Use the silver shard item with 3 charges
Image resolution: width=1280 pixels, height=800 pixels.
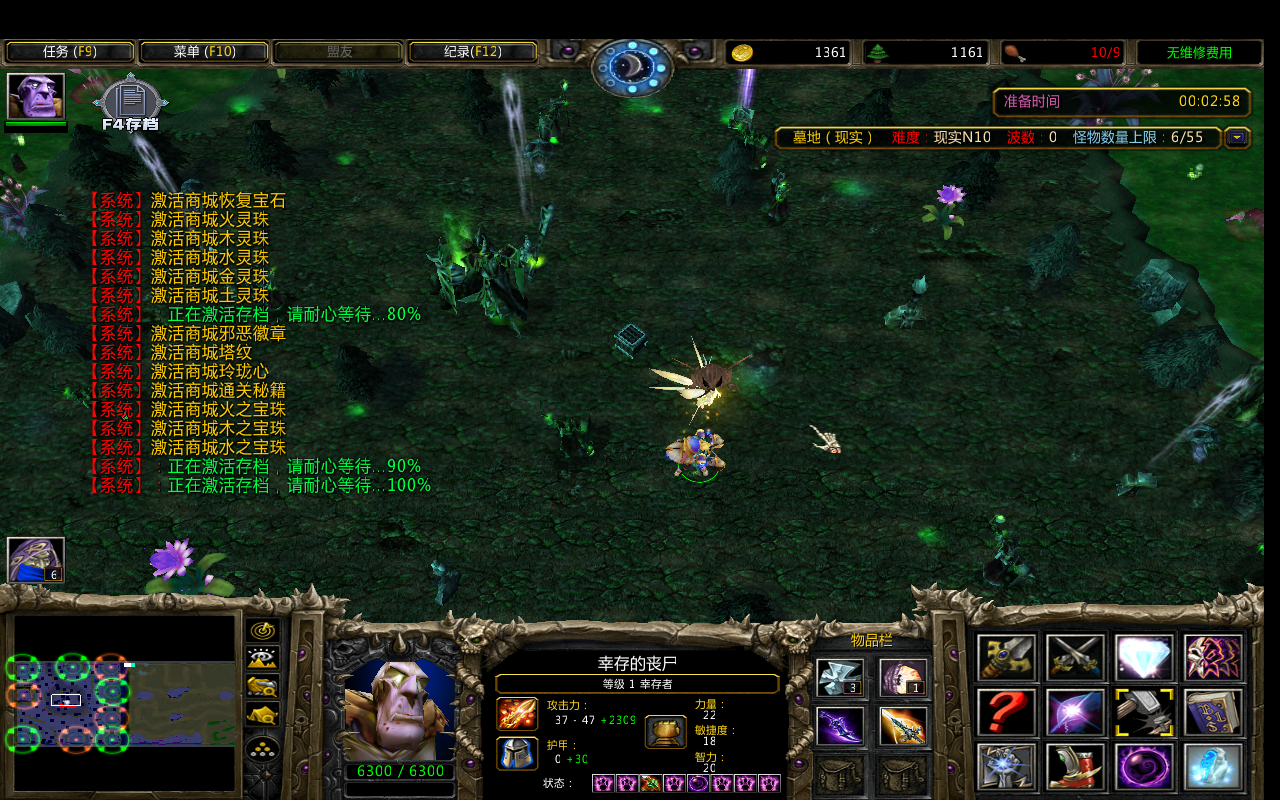coord(840,677)
